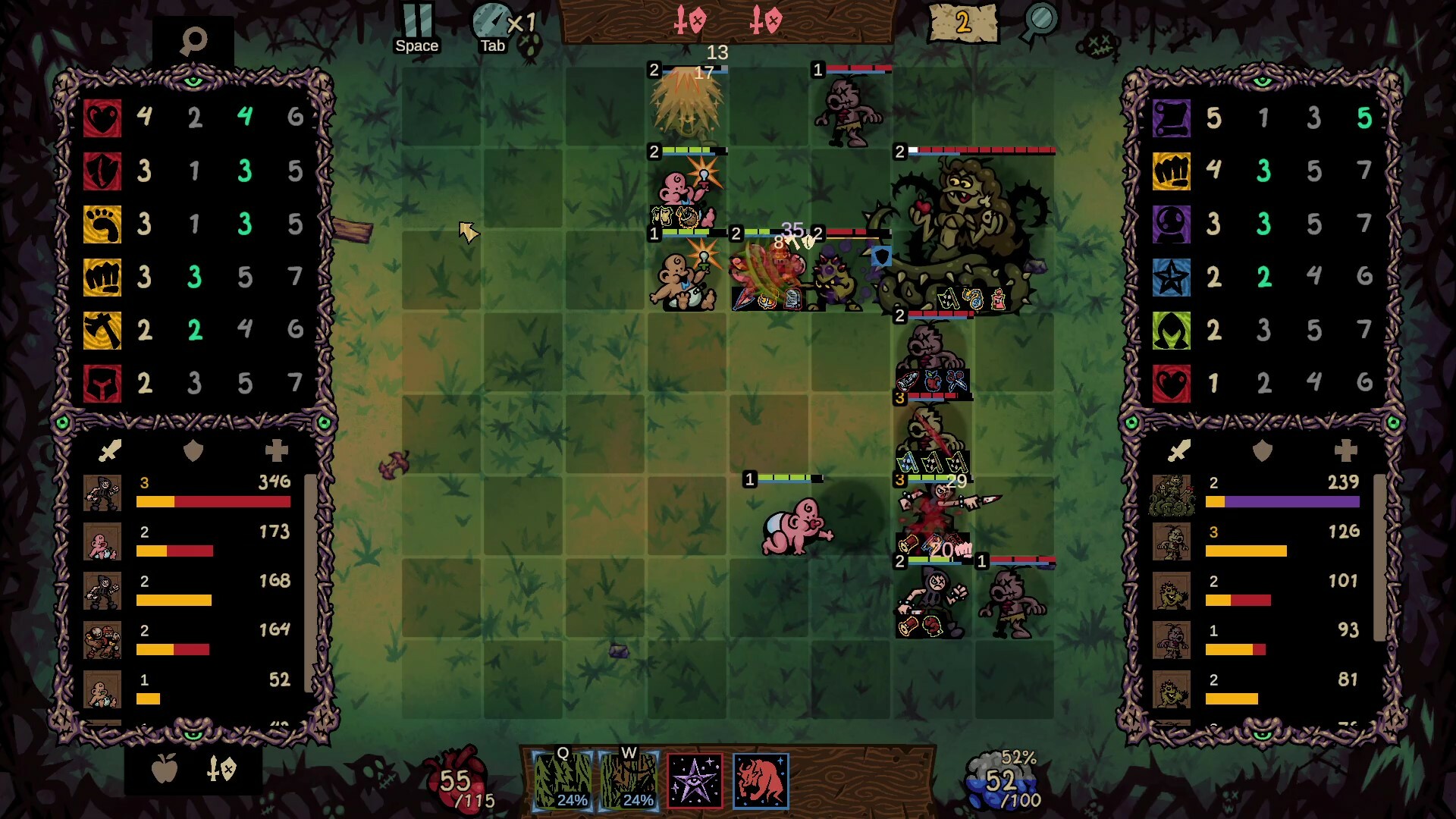Cast the Q grass ability

coord(563,782)
